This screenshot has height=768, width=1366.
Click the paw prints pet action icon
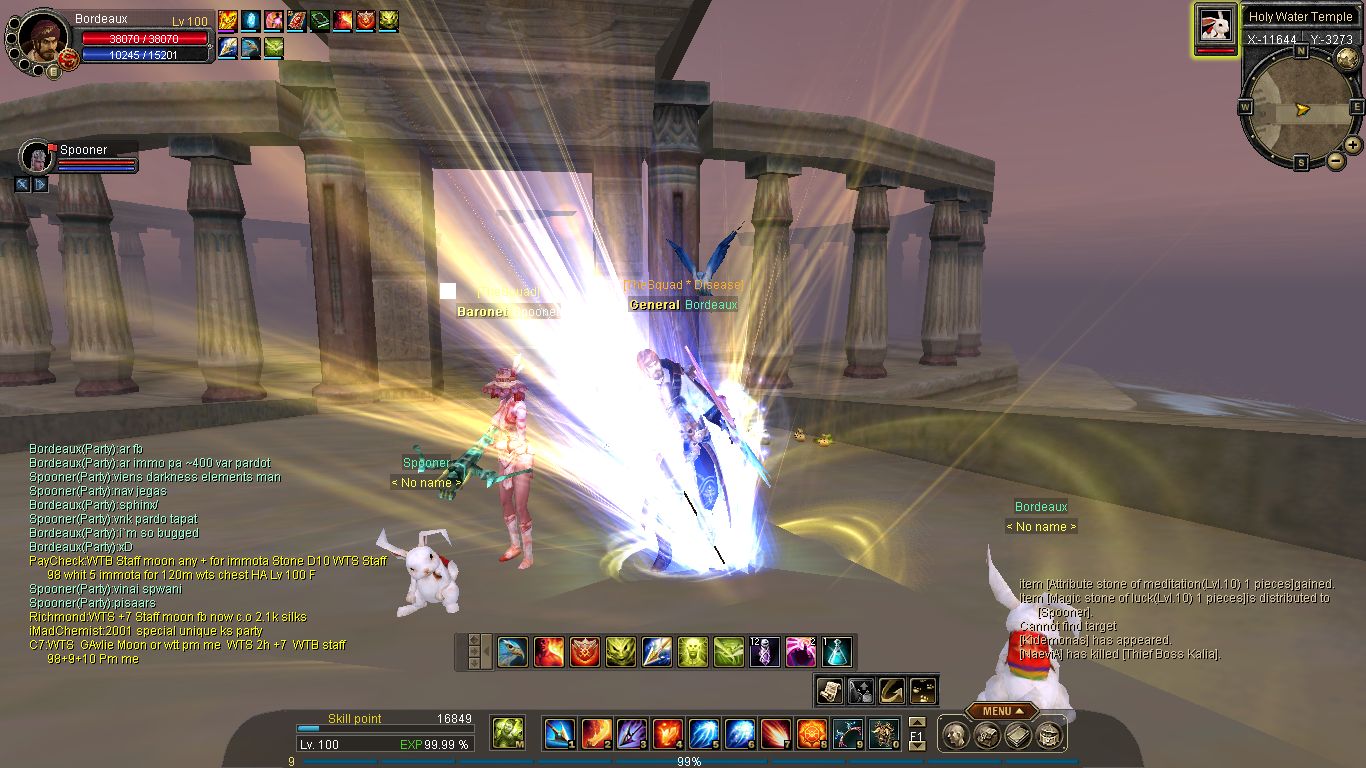pyautogui.click(x=924, y=689)
